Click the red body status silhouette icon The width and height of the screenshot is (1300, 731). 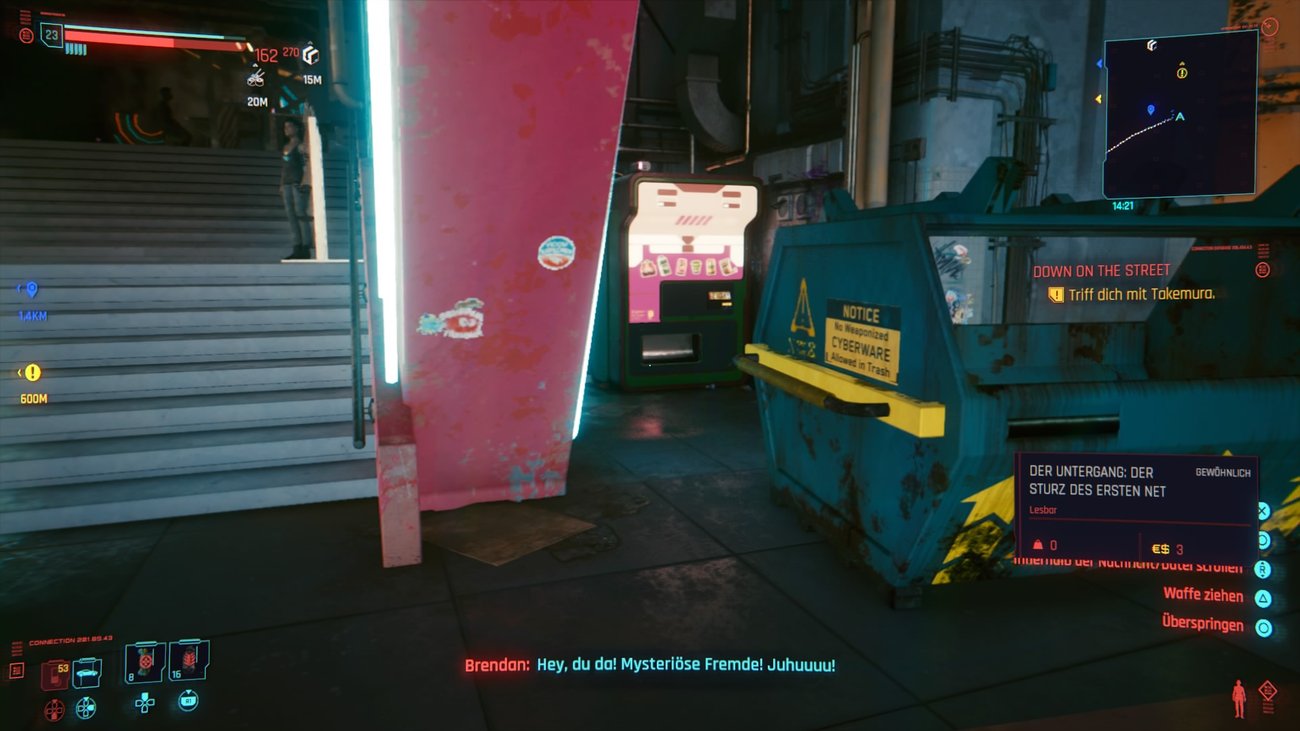(1239, 697)
